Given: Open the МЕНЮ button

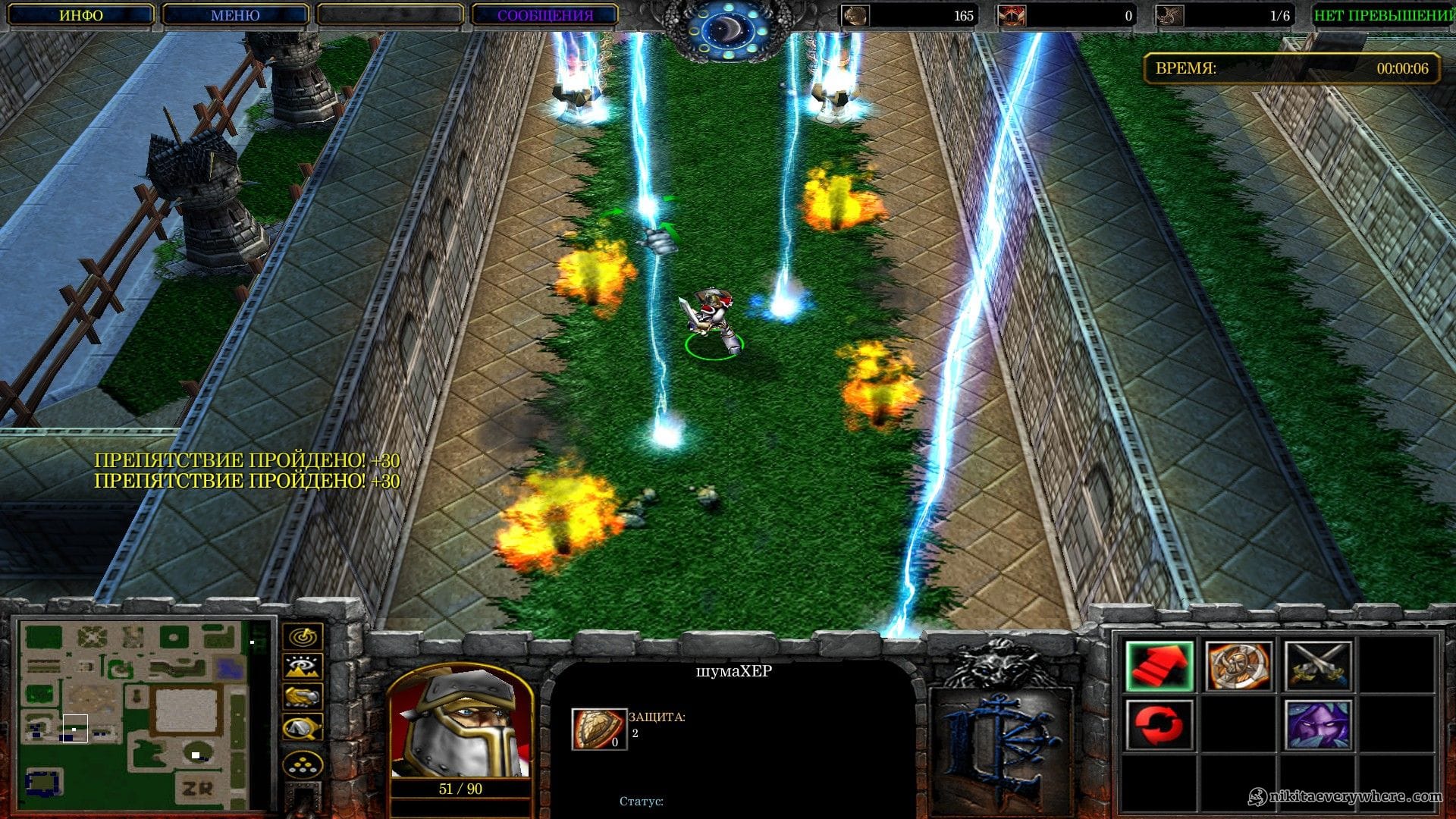Looking at the screenshot, I should (x=235, y=15).
